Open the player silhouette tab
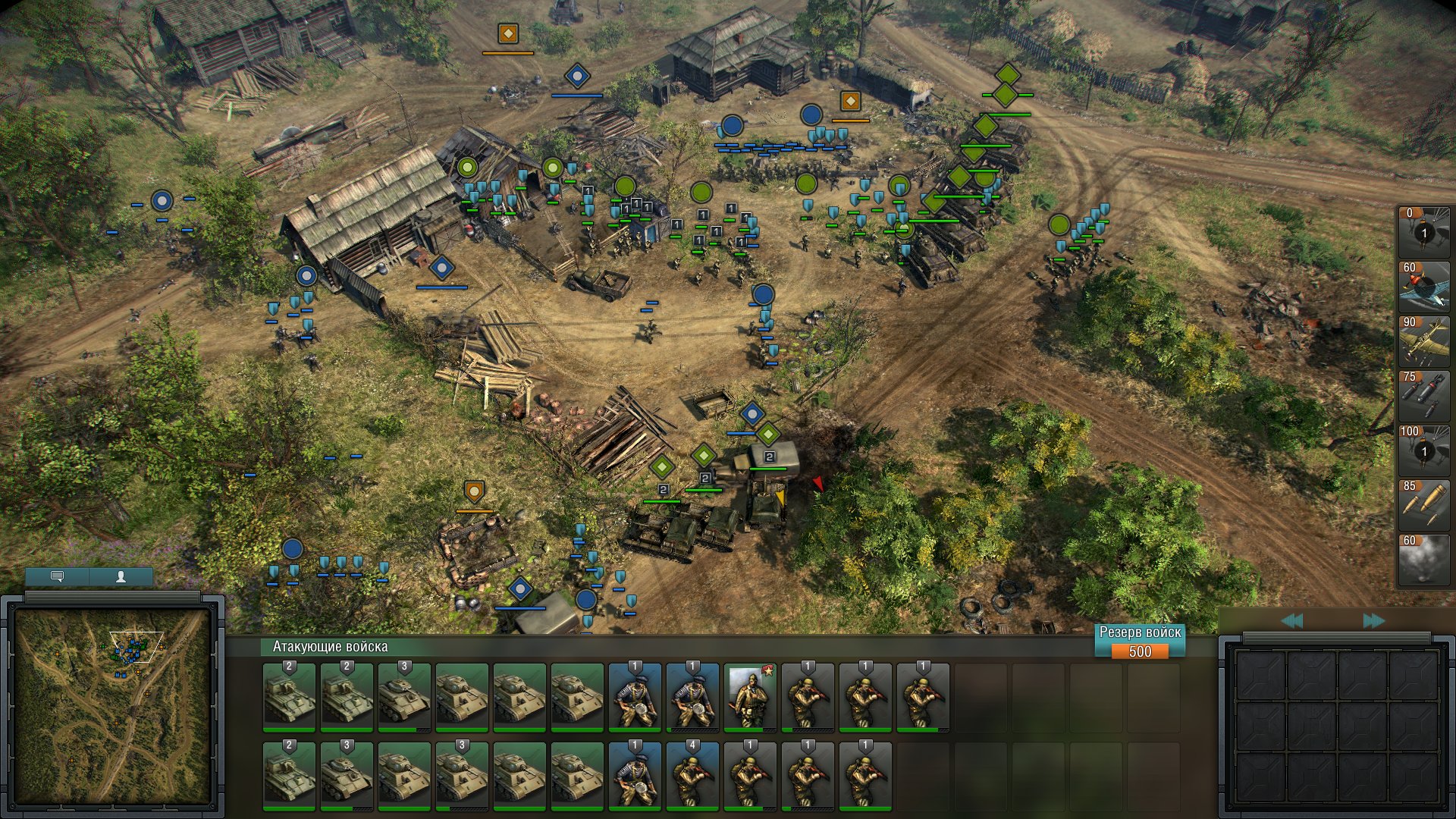Image resolution: width=1456 pixels, height=819 pixels. point(121,576)
